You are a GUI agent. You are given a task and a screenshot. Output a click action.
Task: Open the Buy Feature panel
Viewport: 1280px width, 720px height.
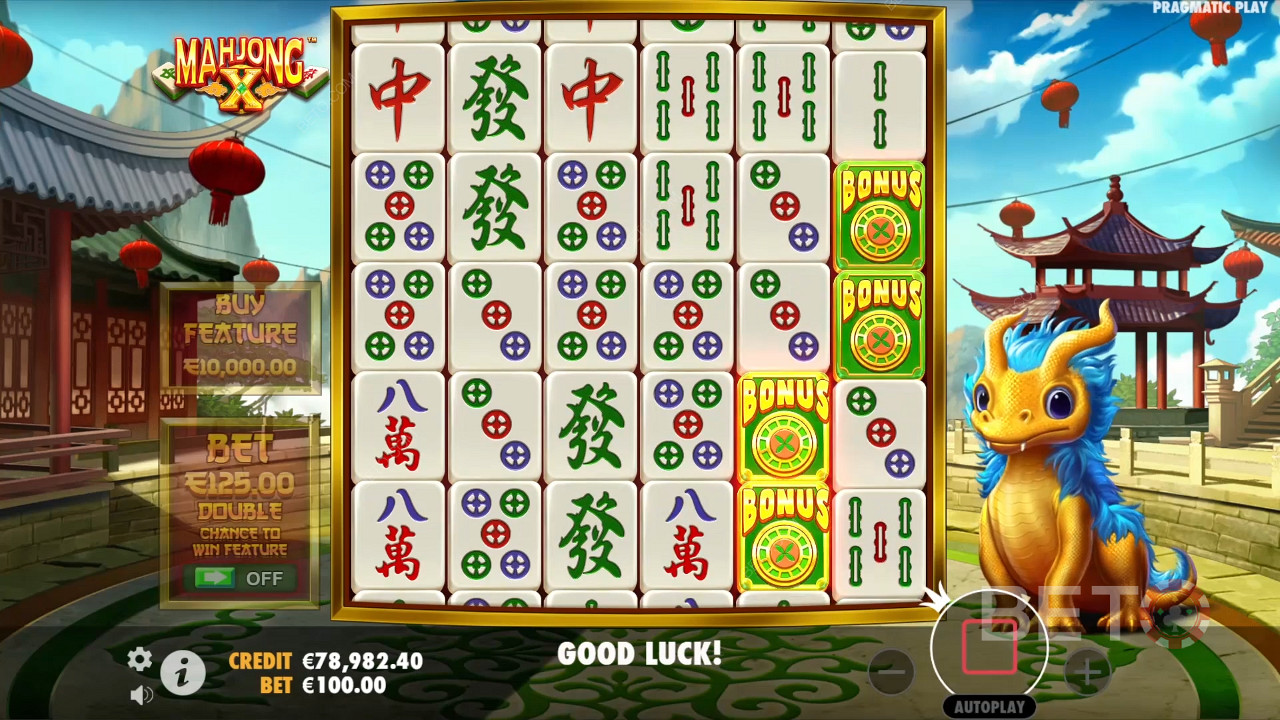point(240,336)
